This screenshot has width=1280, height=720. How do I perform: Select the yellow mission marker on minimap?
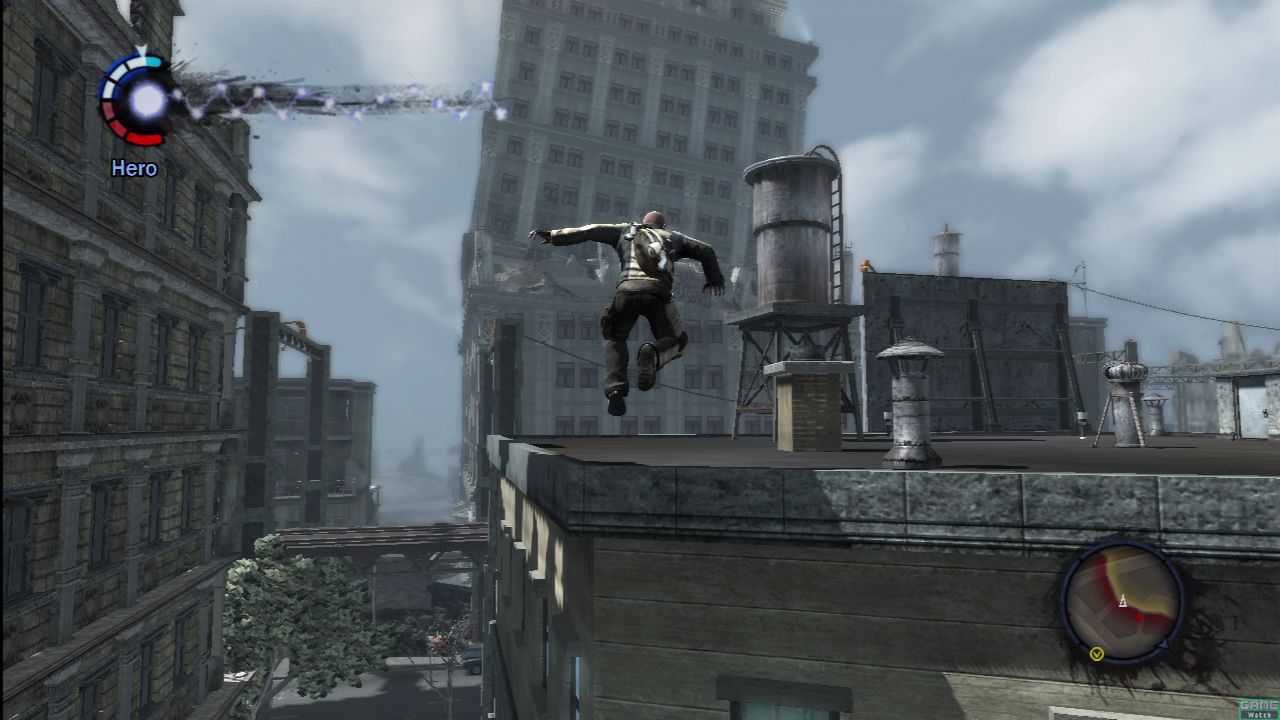point(1097,654)
